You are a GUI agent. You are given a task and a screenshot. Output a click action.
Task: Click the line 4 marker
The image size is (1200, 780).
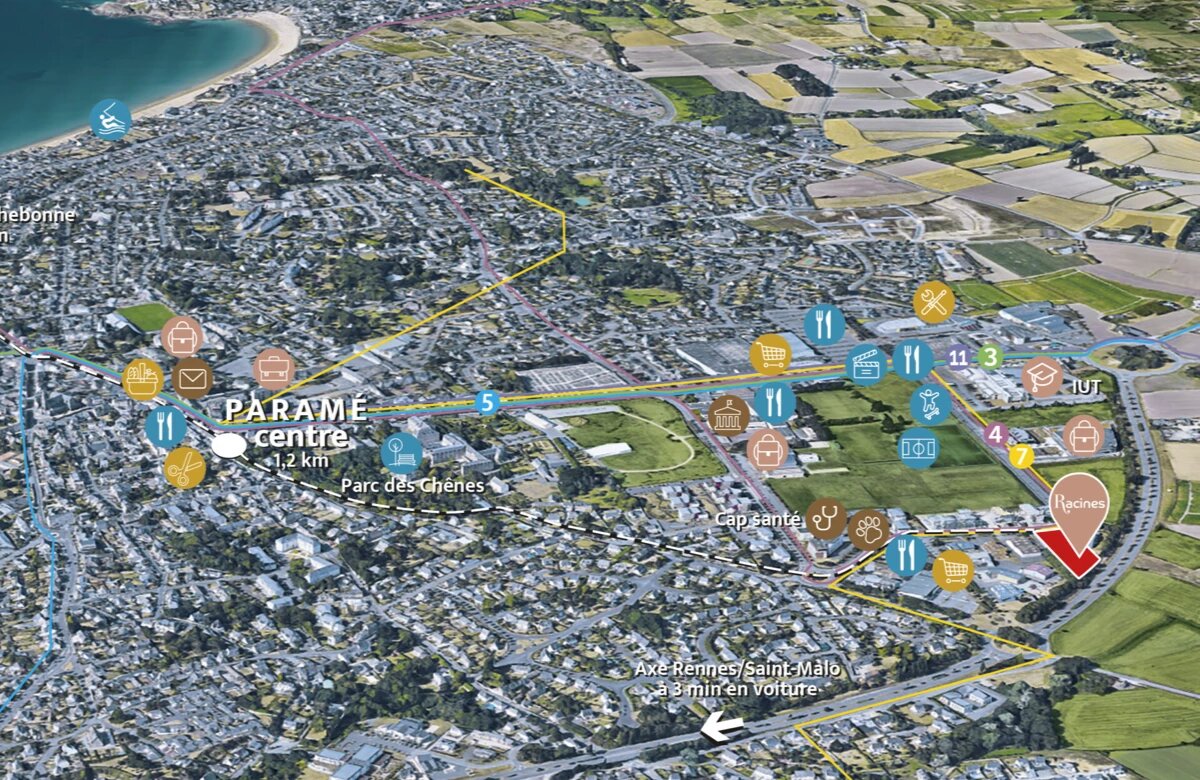pyautogui.click(x=995, y=434)
